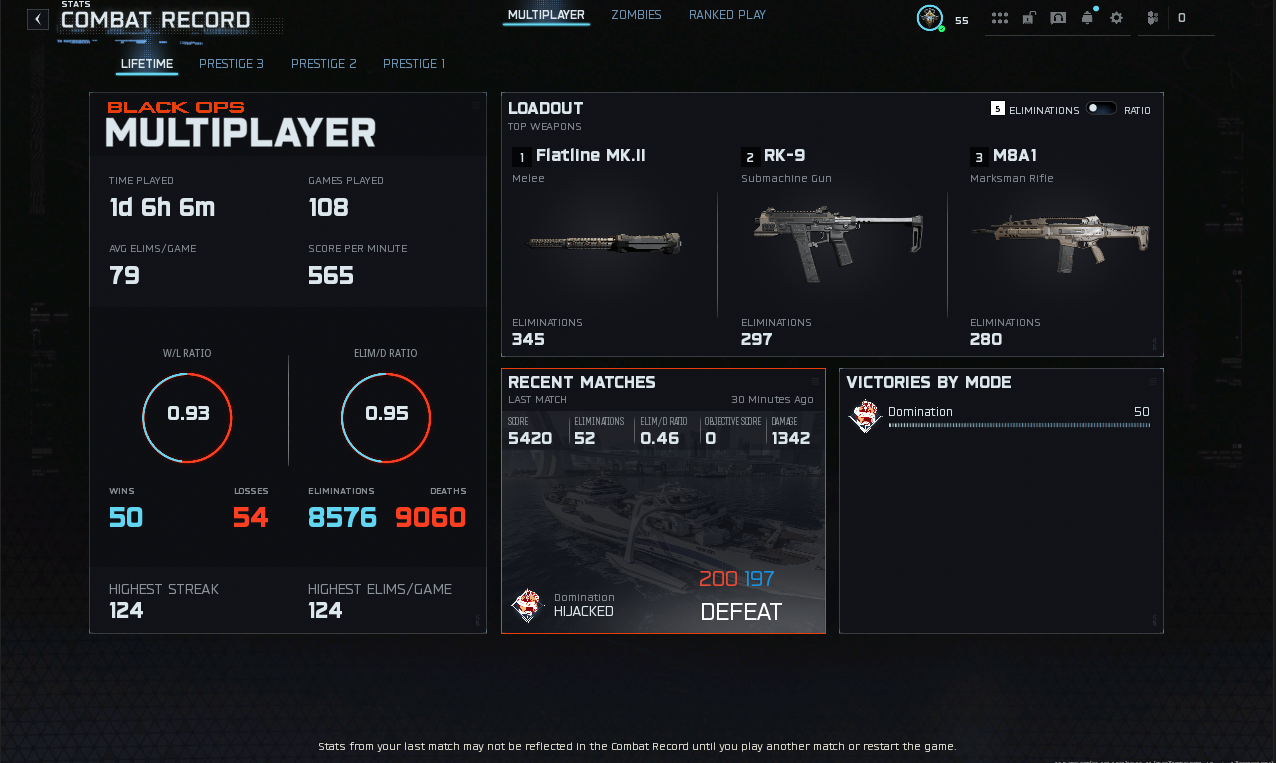View Prestige 3 stats

click(x=231, y=64)
